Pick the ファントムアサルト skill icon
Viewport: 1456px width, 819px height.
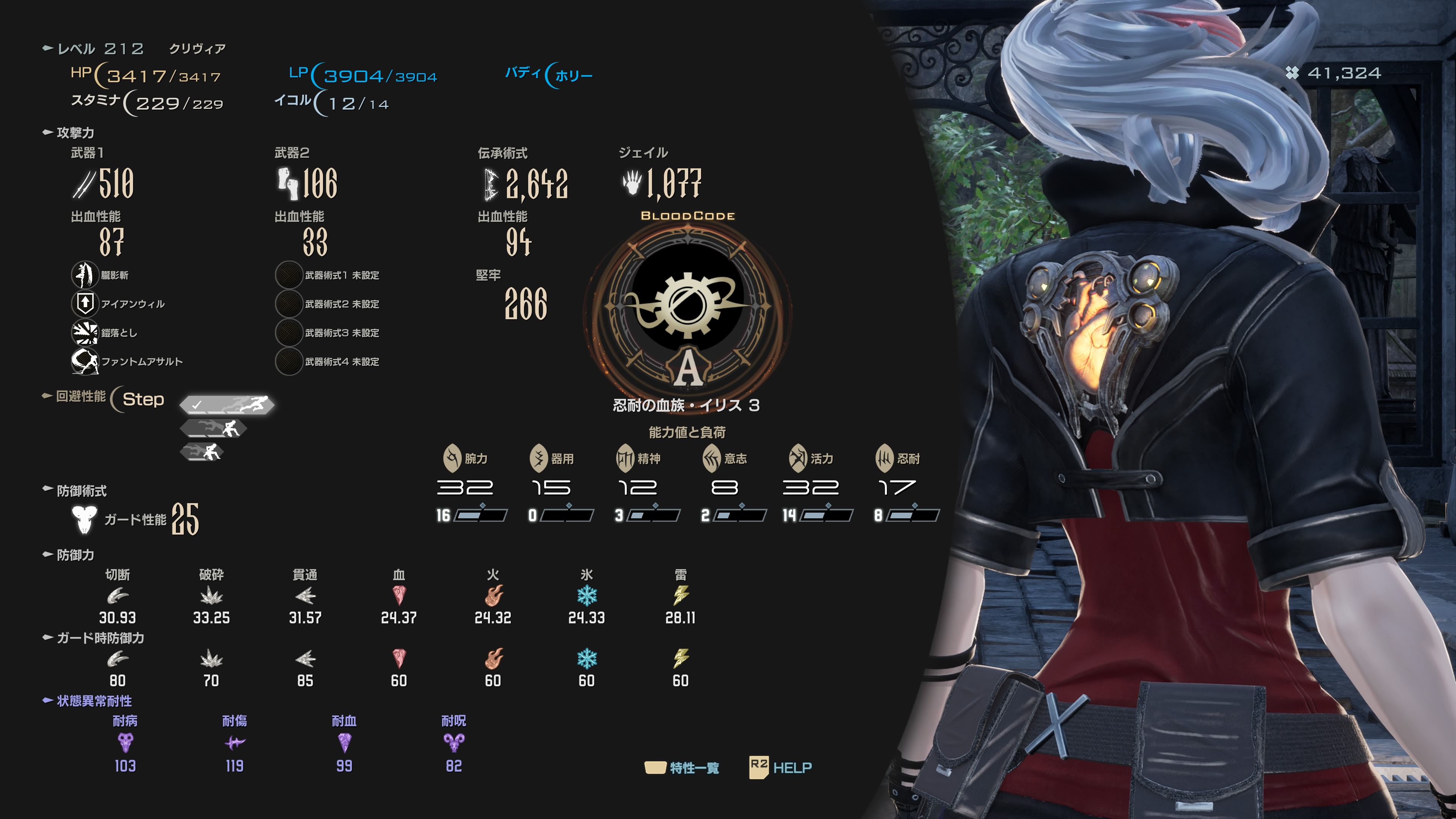click(x=85, y=361)
